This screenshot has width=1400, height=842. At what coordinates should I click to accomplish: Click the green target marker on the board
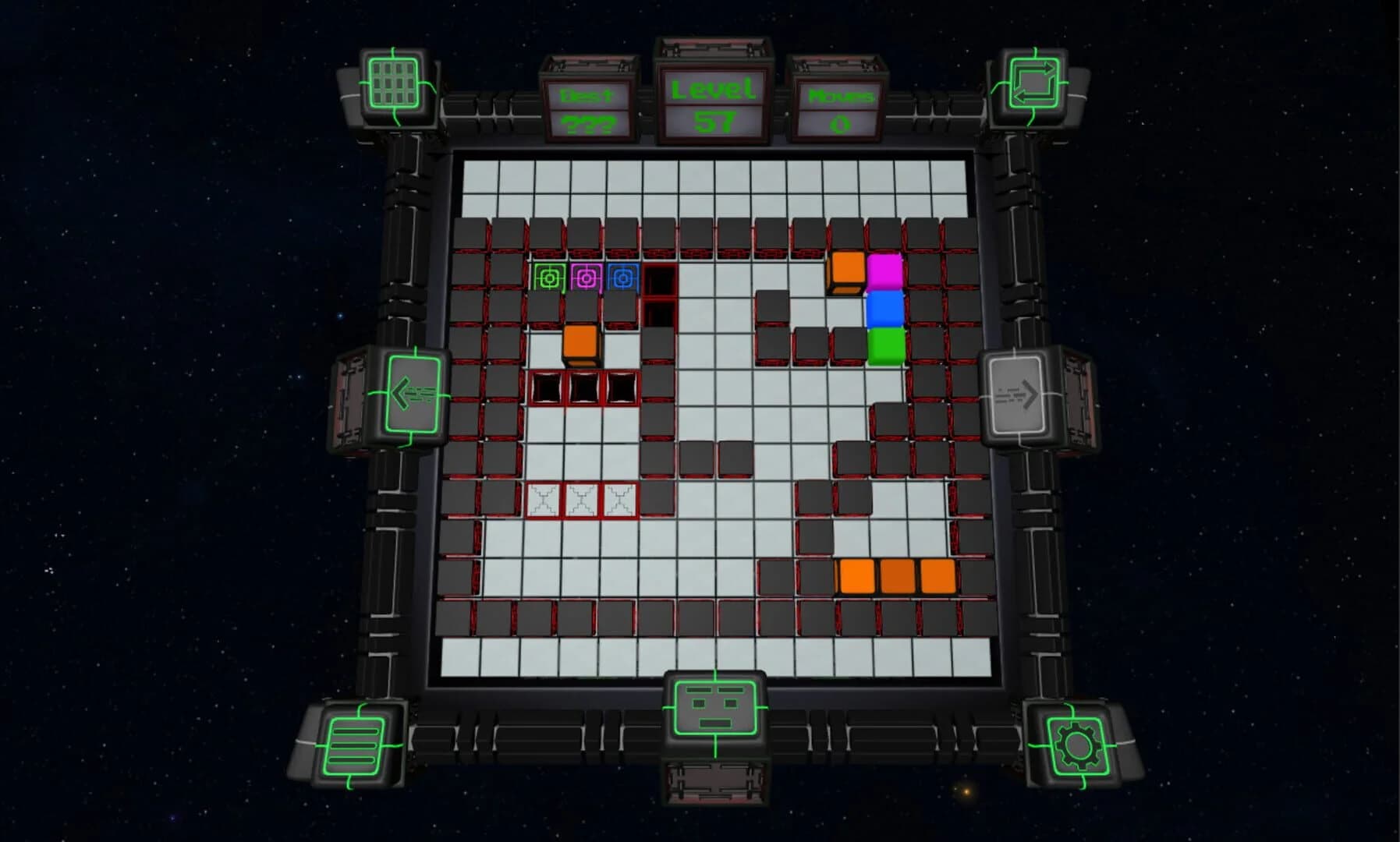(548, 278)
